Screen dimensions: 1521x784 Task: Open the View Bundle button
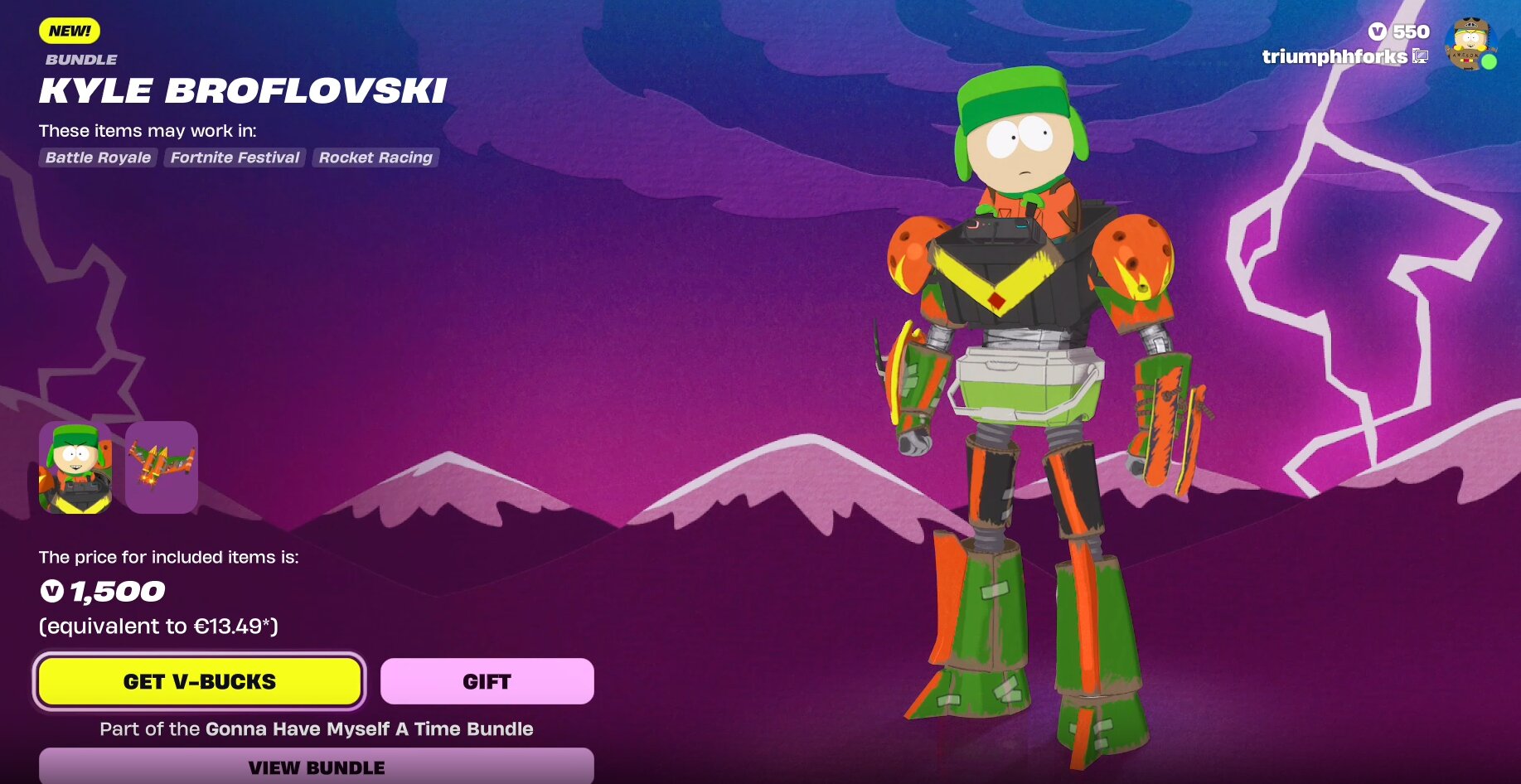click(316, 767)
